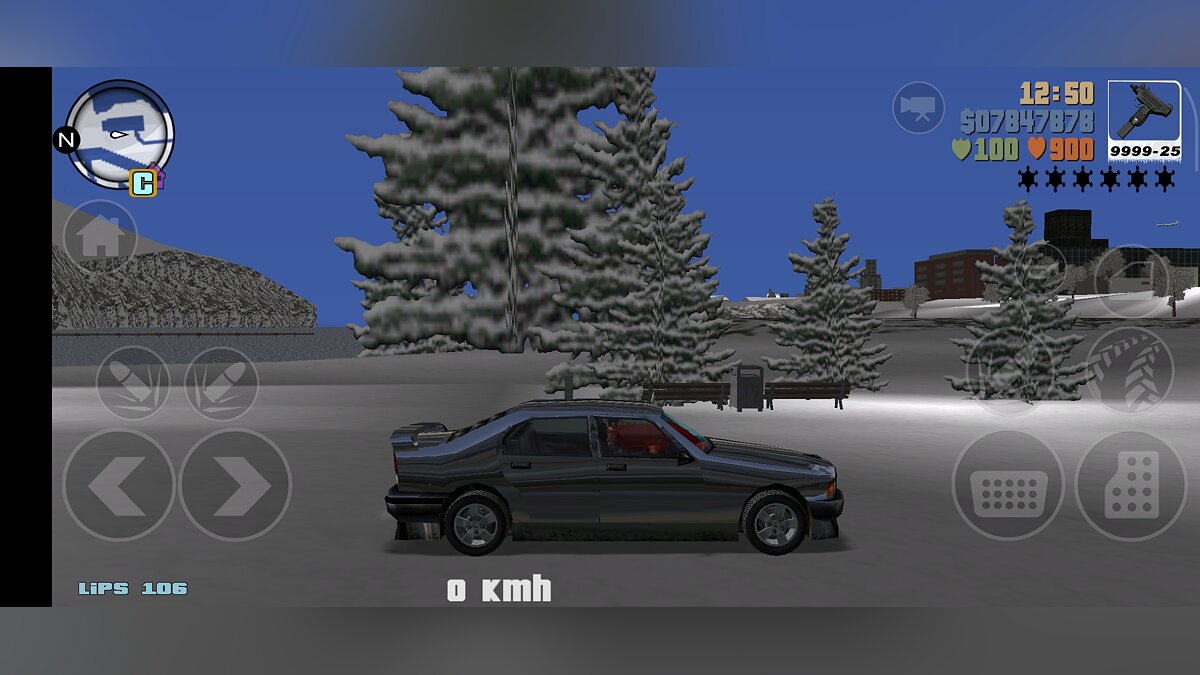
Task: Hit the brake pedal button
Action: pos(1007,486)
